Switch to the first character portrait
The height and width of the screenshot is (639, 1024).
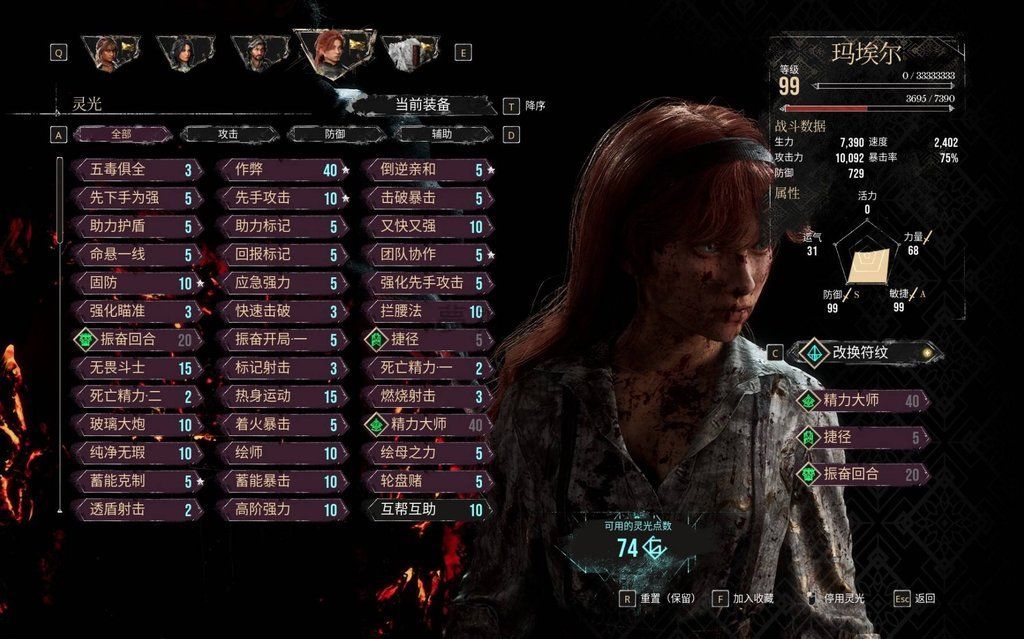(107, 52)
